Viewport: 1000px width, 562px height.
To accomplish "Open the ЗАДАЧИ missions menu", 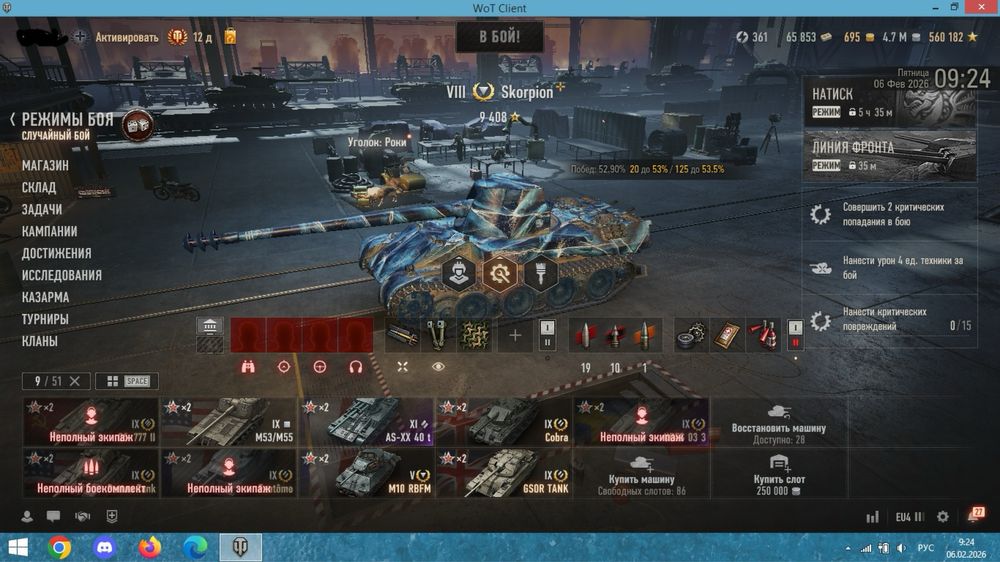I will [42, 209].
